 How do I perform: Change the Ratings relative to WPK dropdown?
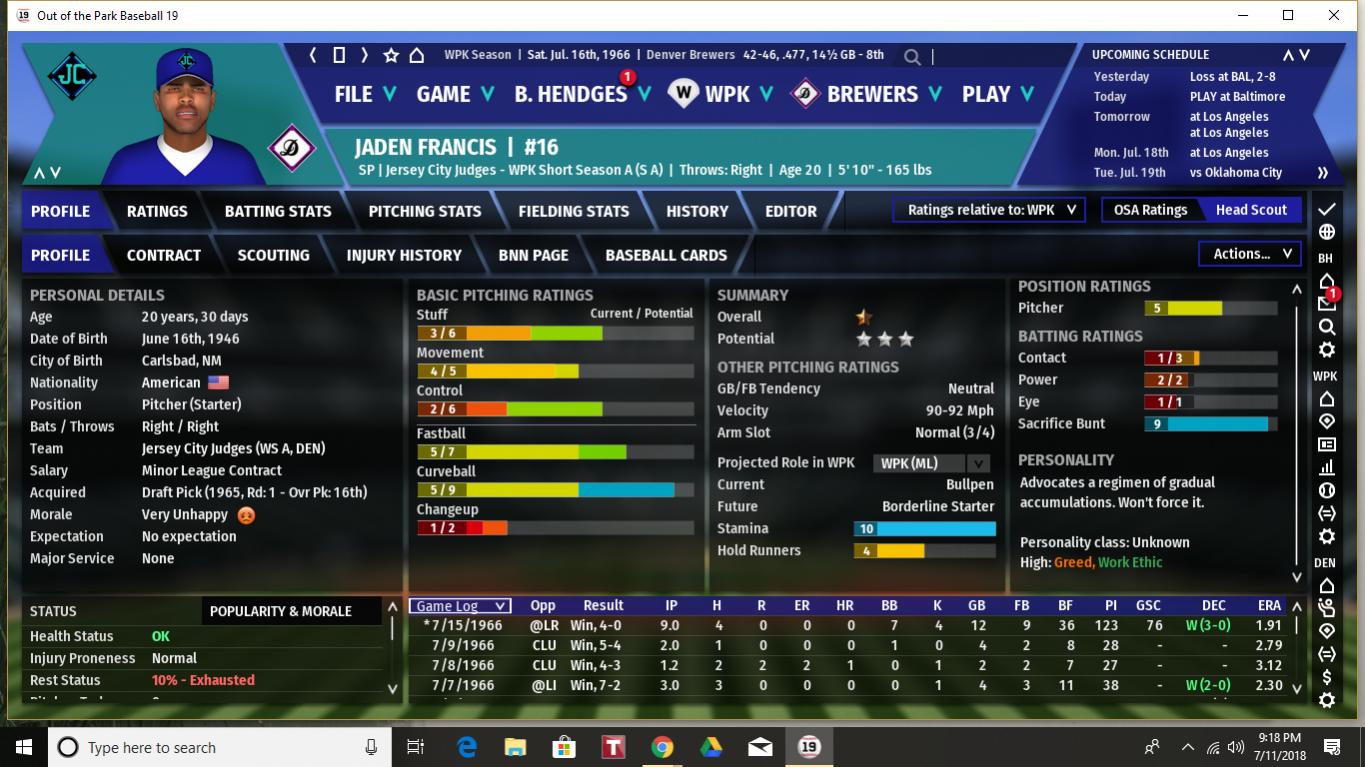(x=990, y=210)
